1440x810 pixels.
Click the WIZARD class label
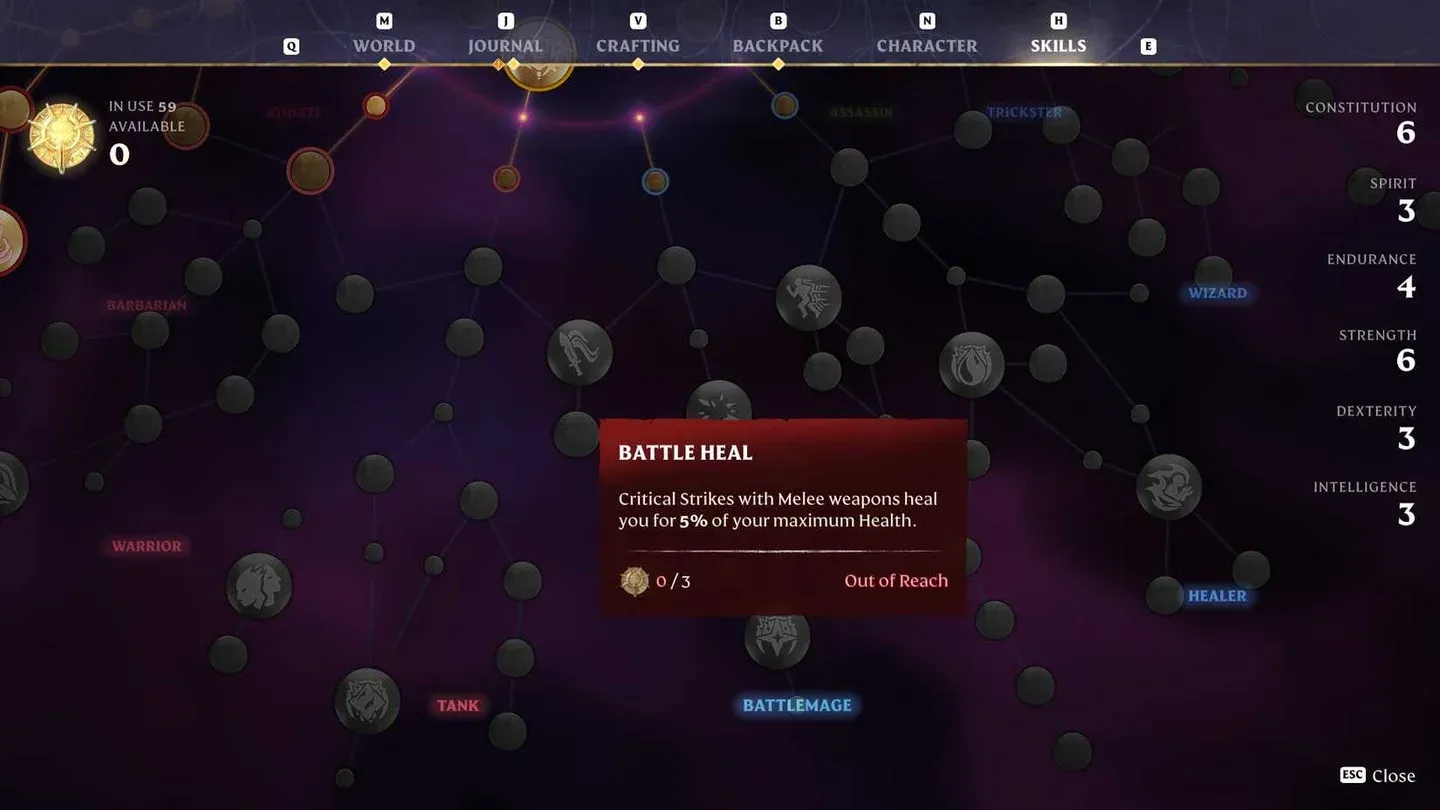pos(1217,292)
